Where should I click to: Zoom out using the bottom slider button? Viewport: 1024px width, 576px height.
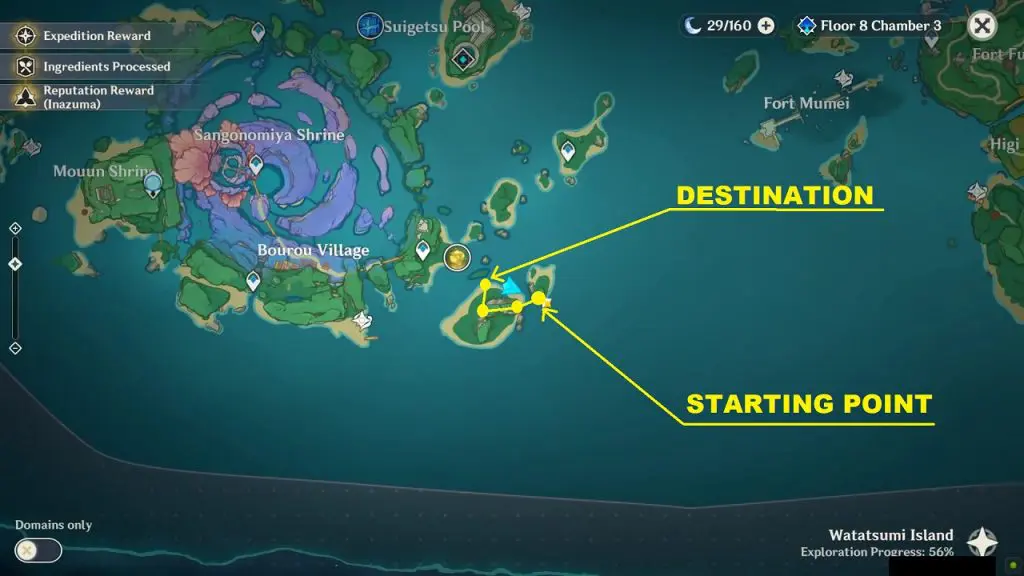[x=15, y=348]
